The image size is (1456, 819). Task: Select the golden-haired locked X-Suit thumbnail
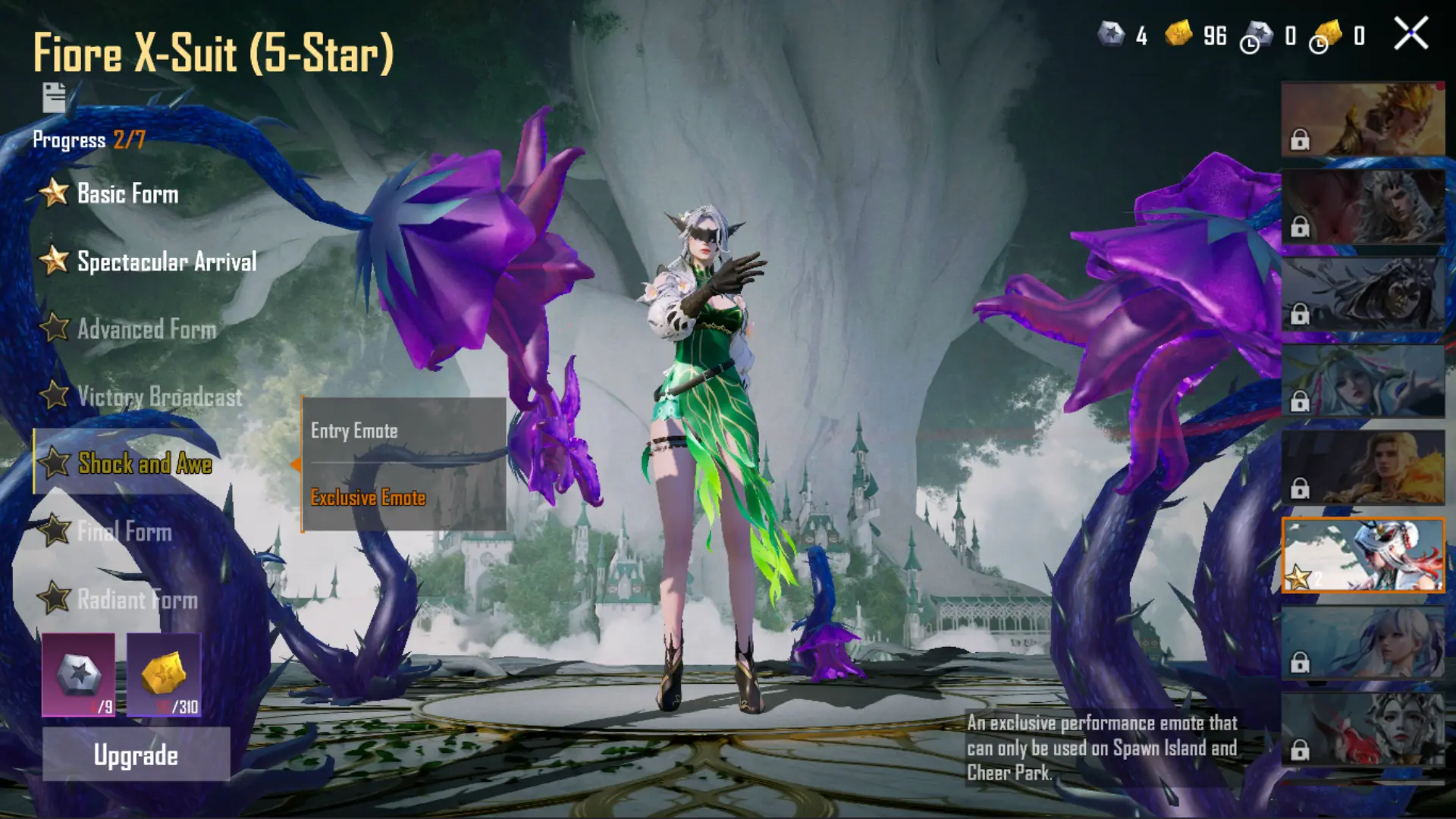(x=1363, y=119)
